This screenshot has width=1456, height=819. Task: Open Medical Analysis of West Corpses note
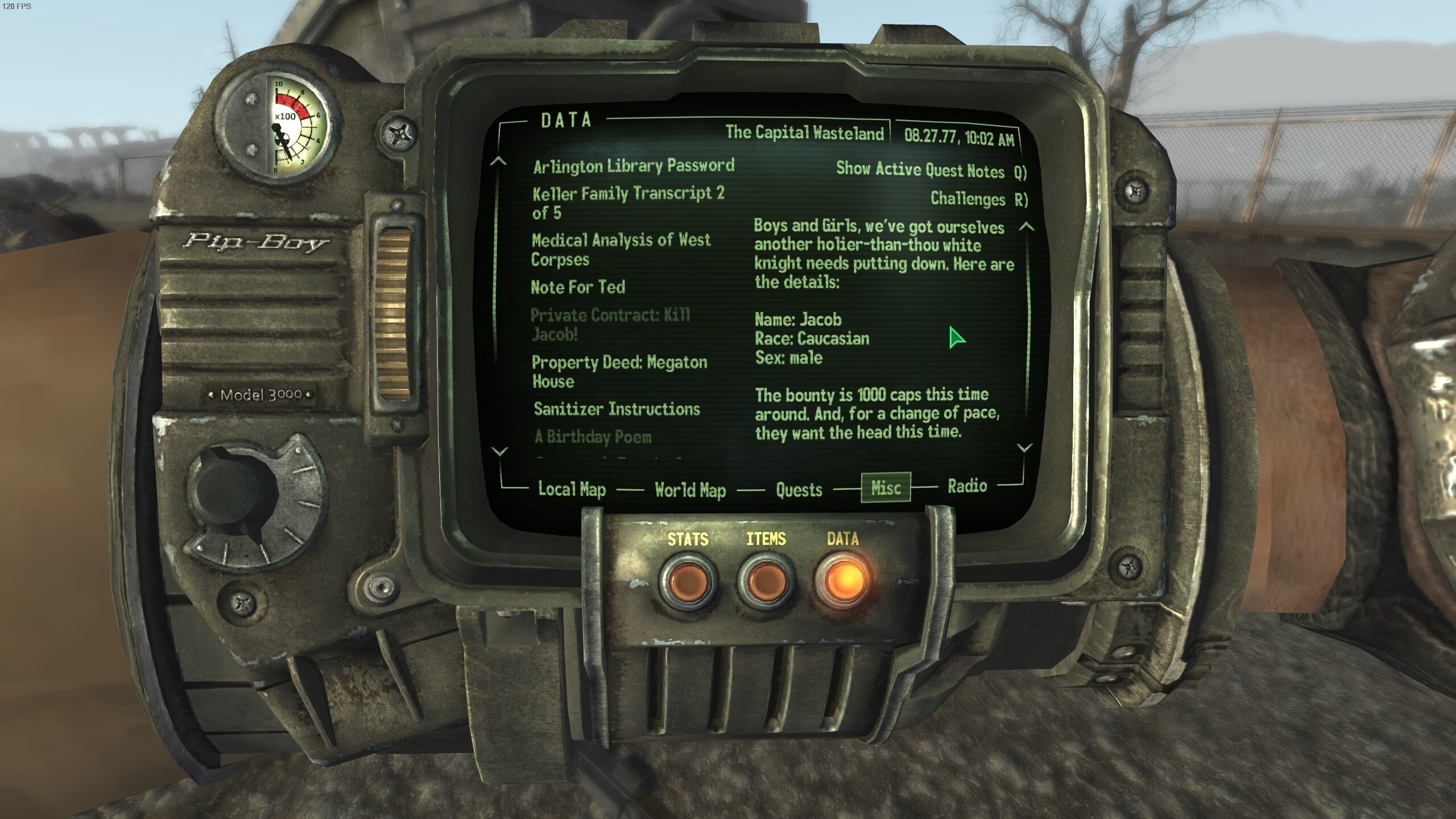621,249
